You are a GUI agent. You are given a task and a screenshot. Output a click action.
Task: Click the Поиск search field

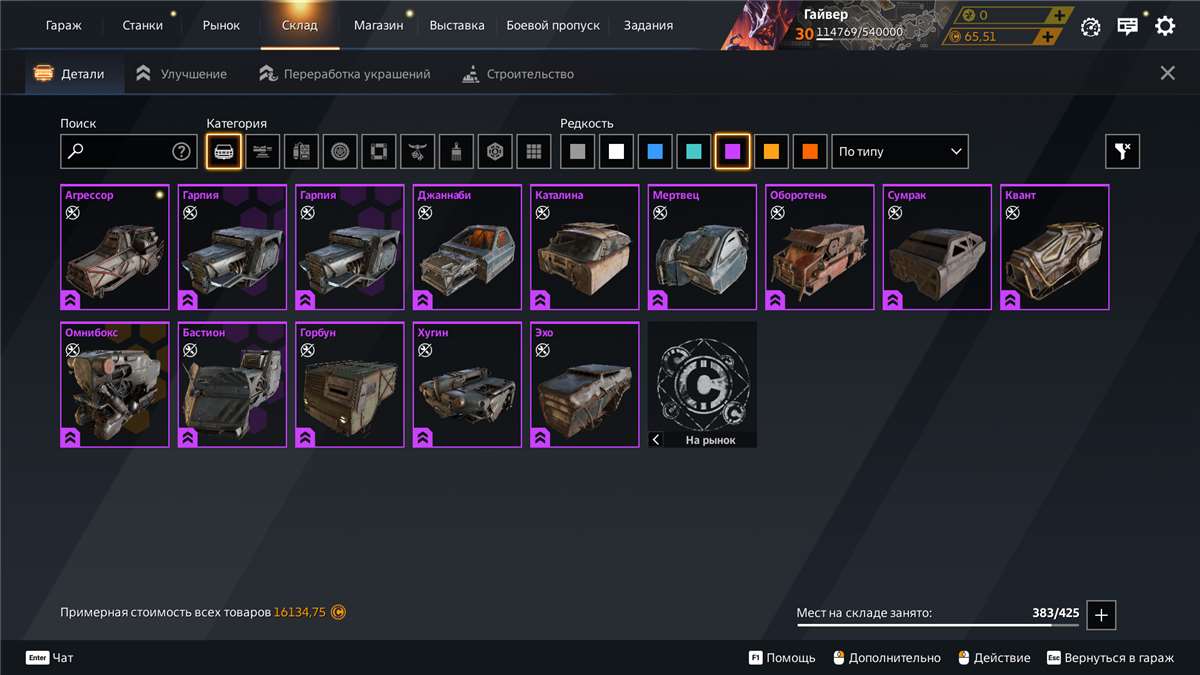click(118, 152)
